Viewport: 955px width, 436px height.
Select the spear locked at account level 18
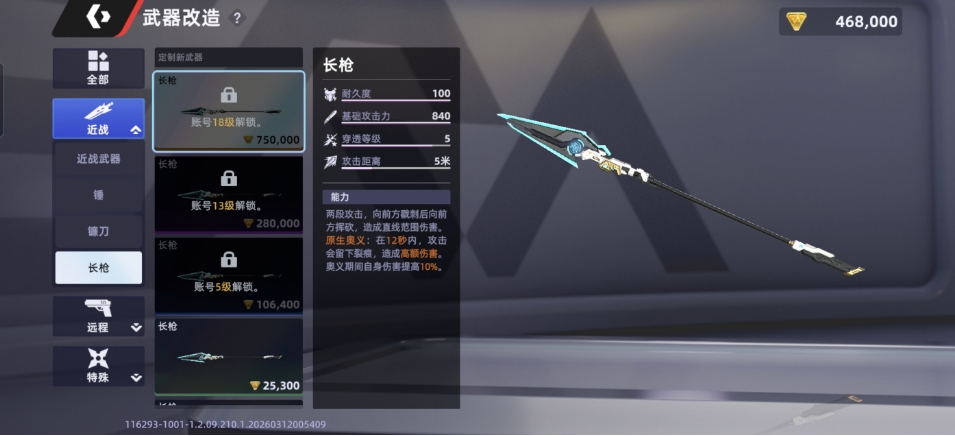[229, 111]
